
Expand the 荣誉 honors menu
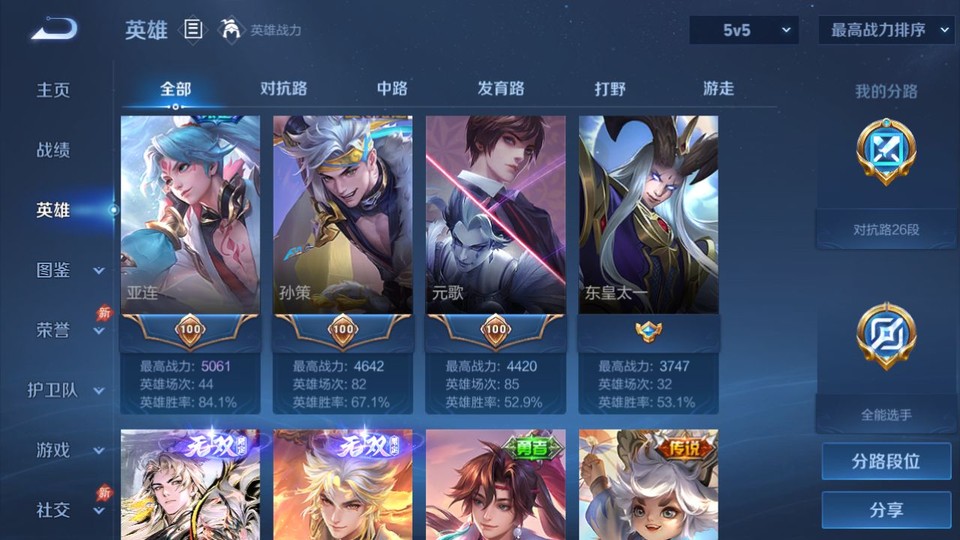point(68,330)
